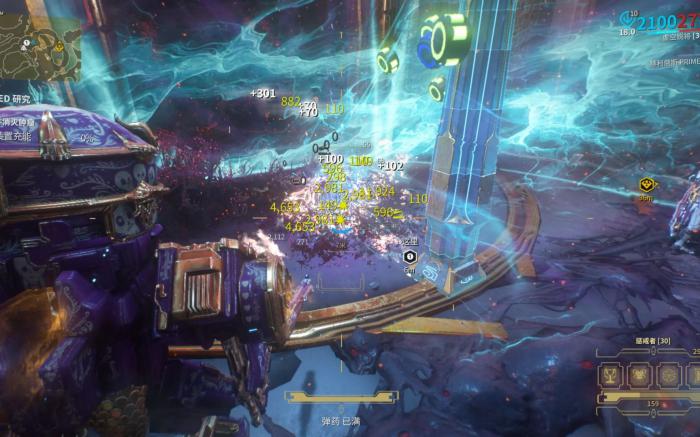Use the second ability icon in the ability bar

(639, 376)
